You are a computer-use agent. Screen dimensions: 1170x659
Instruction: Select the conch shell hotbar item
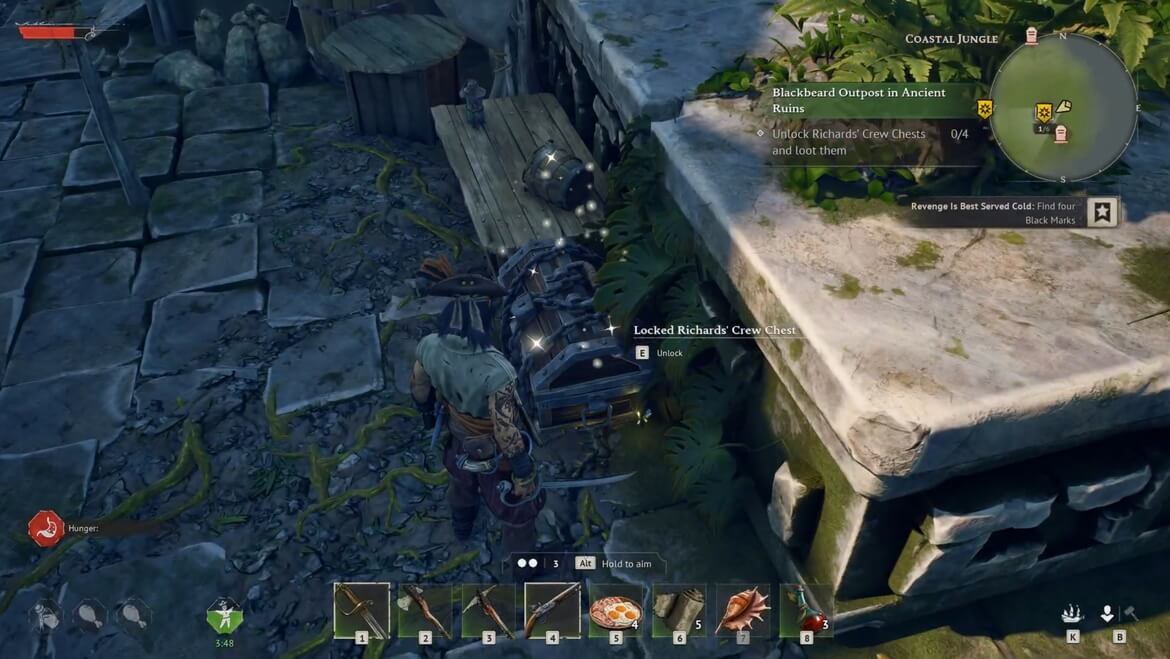pos(742,610)
